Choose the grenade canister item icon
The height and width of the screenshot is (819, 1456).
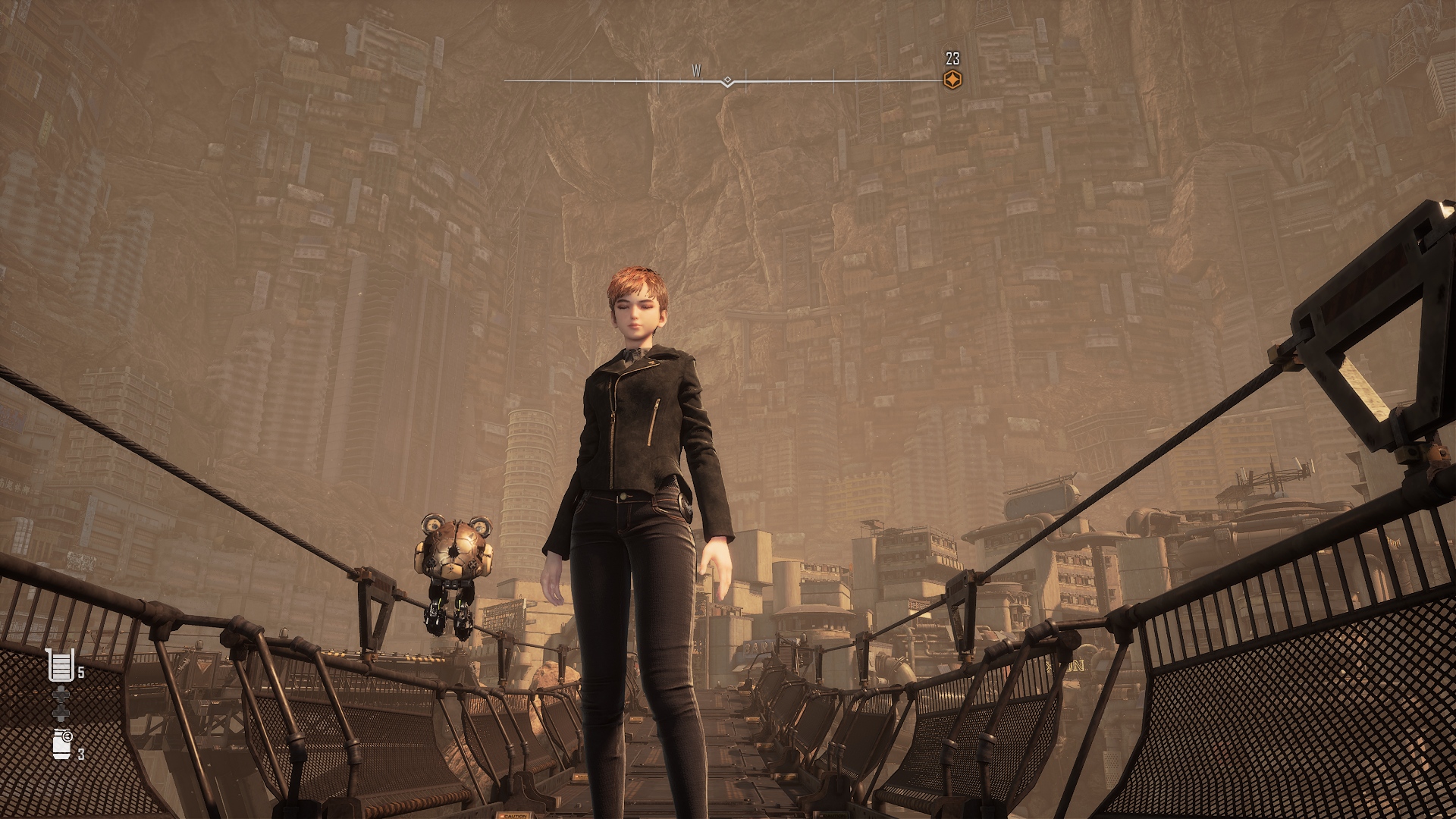click(62, 744)
